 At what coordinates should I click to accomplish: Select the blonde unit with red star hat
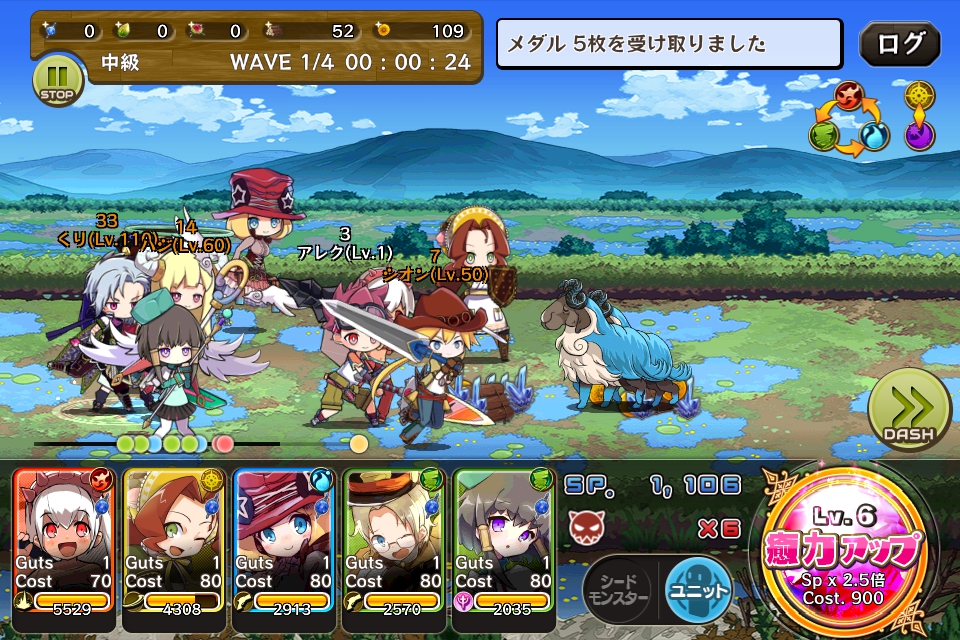284,539
